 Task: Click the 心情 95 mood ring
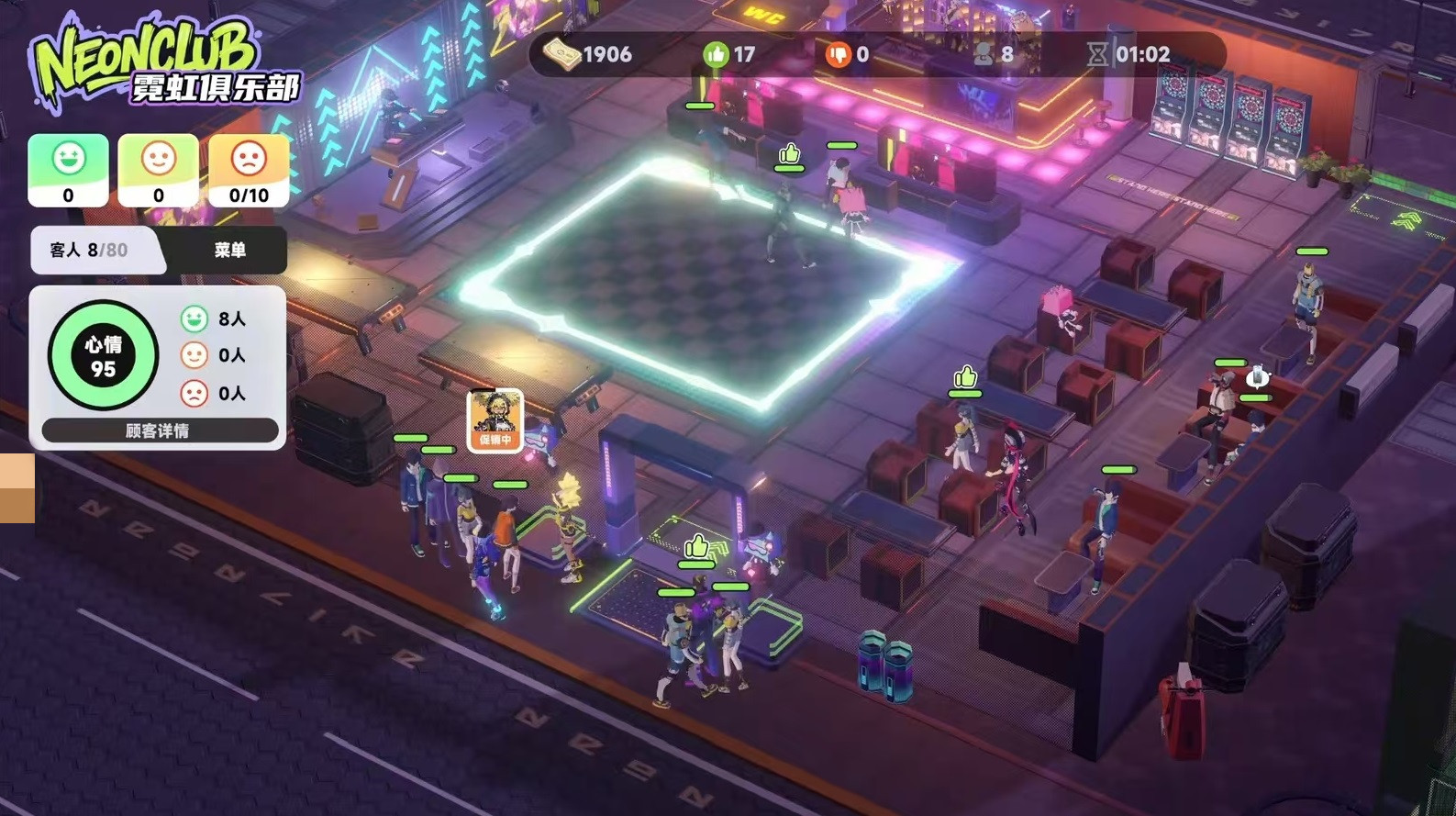(x=103, y=355)
